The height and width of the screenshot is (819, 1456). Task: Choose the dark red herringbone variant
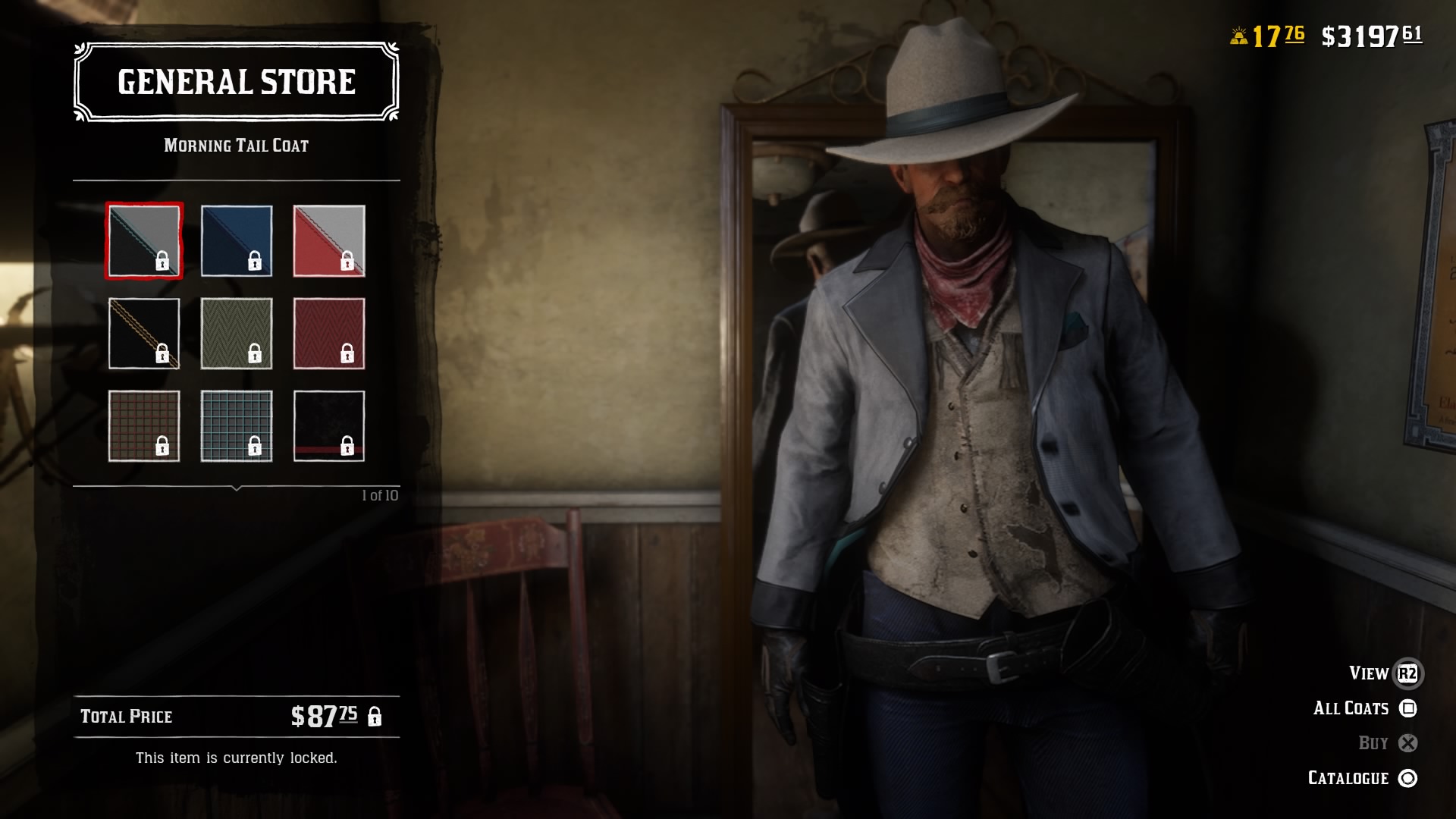pos(329,332)
